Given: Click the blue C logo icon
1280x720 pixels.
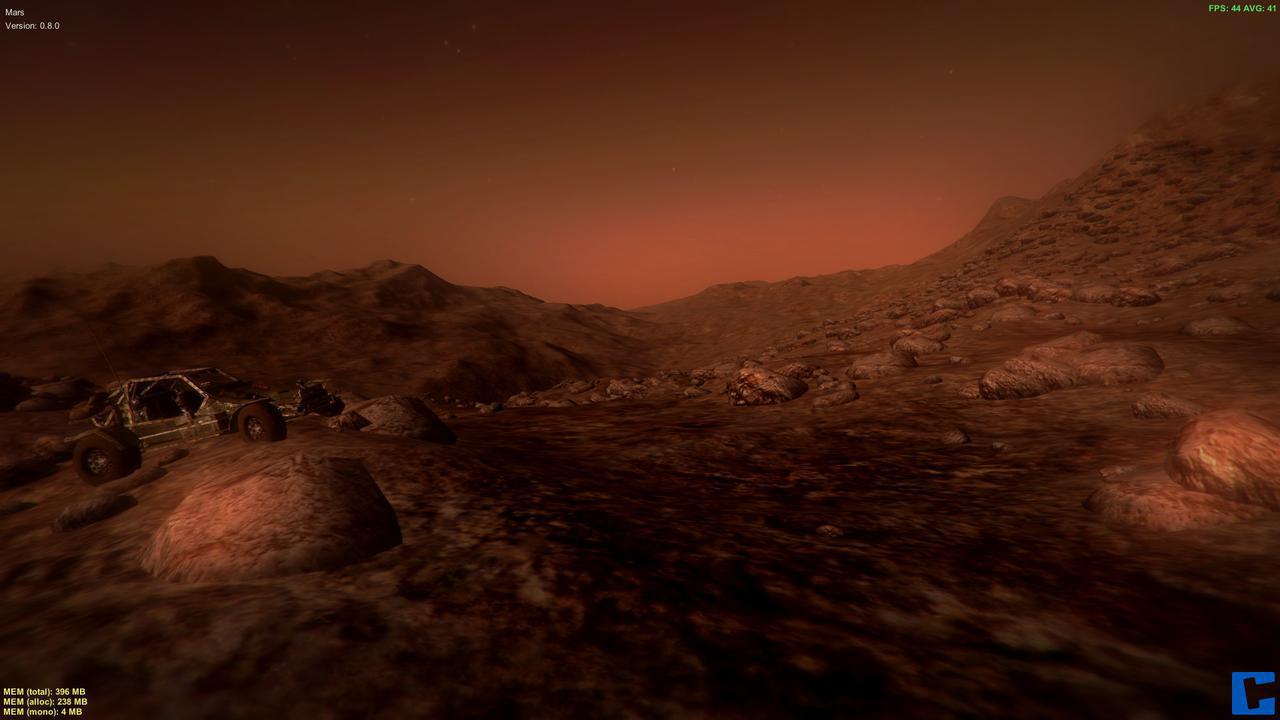Looking at the screenshot, I should click(1253, 693).
